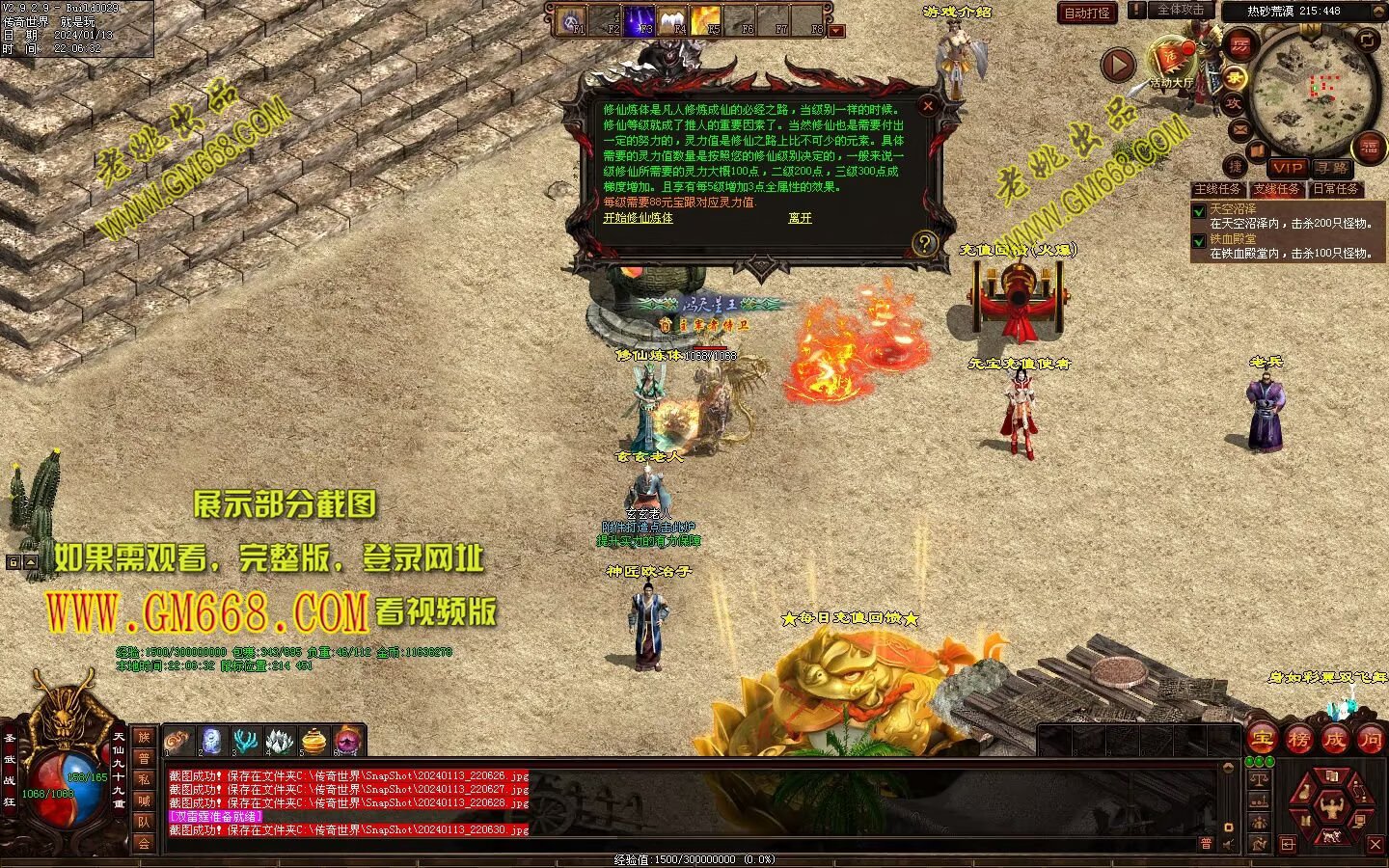The width and height of the screenshot is (1389, 868).
Task: Activate the 寻路 pathfinding button
Action: click(1332, 168)
